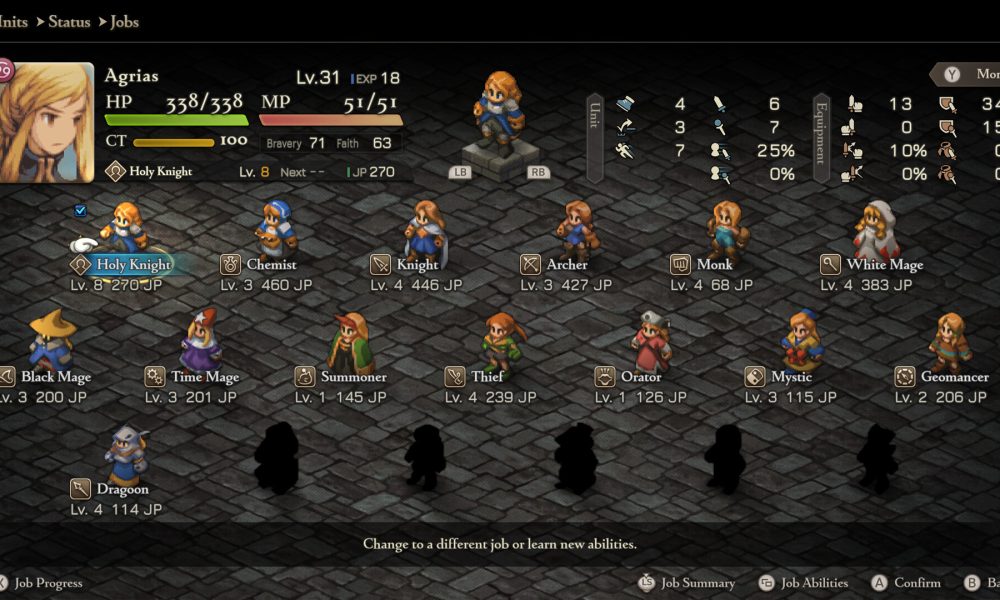
Task: Pick the Mystic job
Action: click(x=791, y=377)
